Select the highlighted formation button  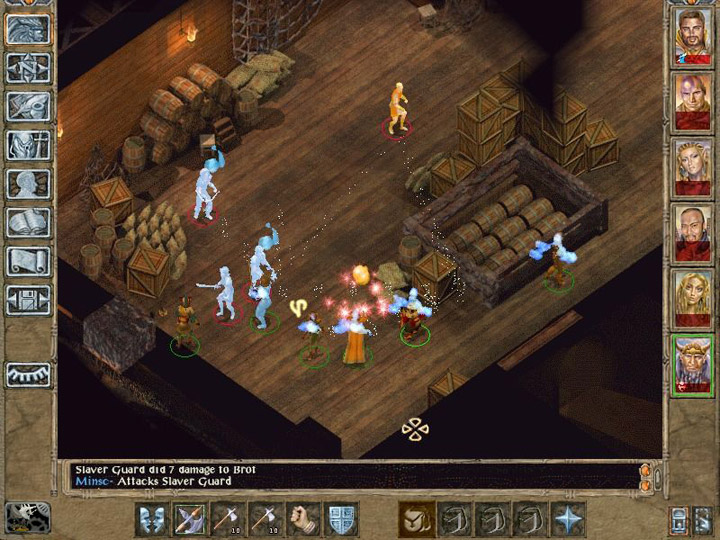tap(417, 519)
